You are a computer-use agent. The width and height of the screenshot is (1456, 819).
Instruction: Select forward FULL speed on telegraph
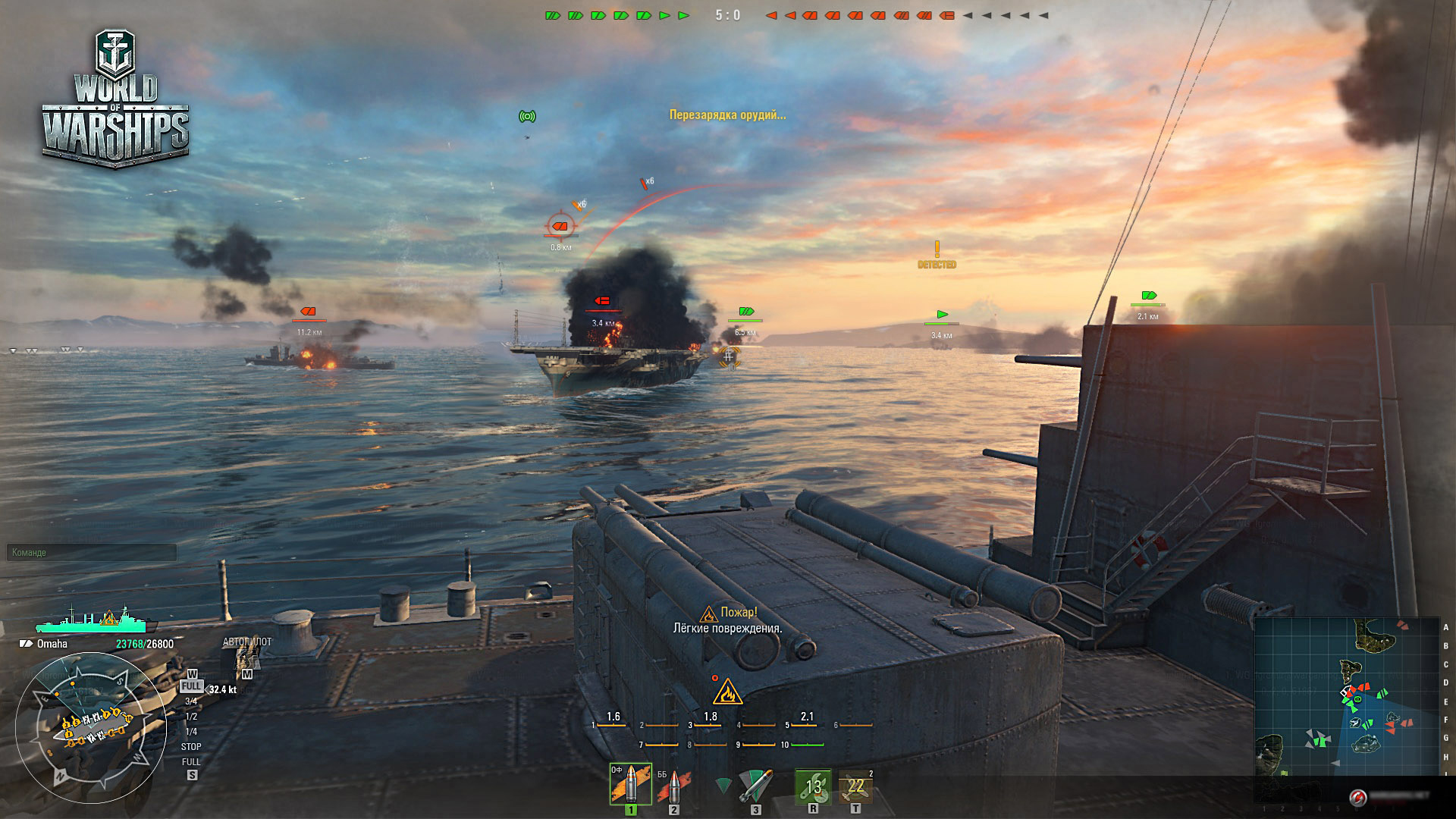point(191,686)
